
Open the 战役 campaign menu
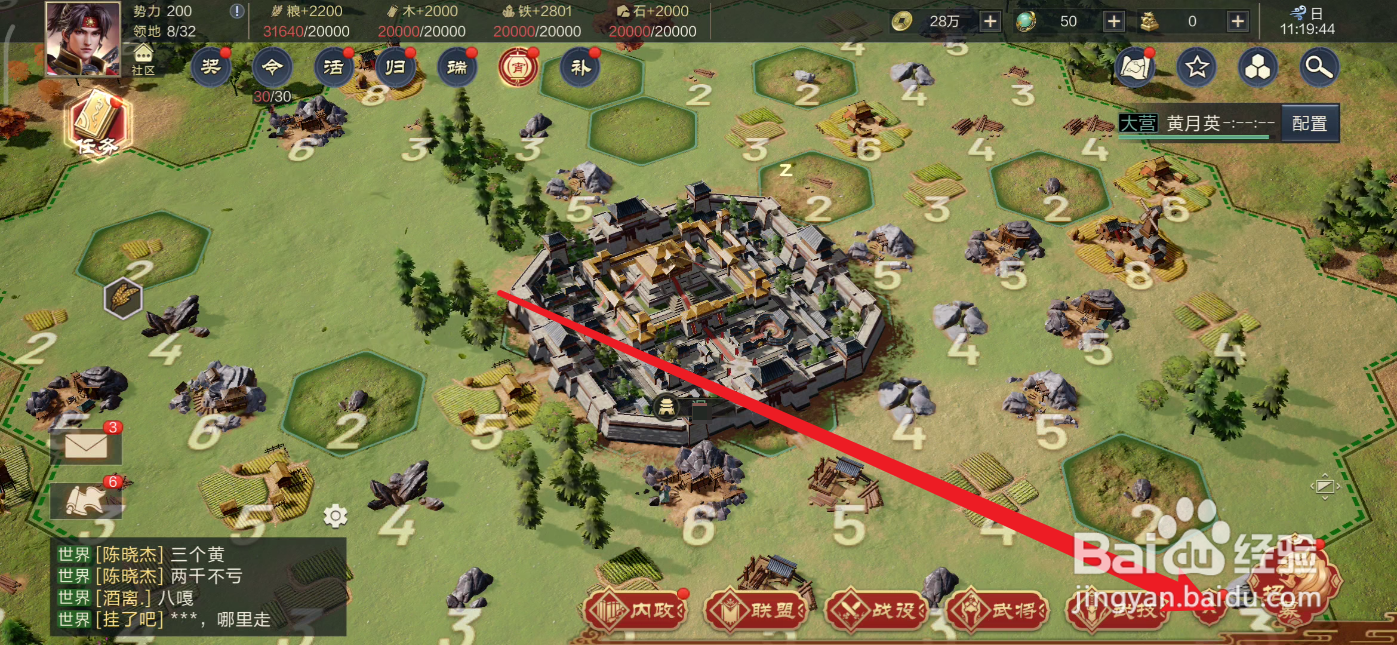878,610
